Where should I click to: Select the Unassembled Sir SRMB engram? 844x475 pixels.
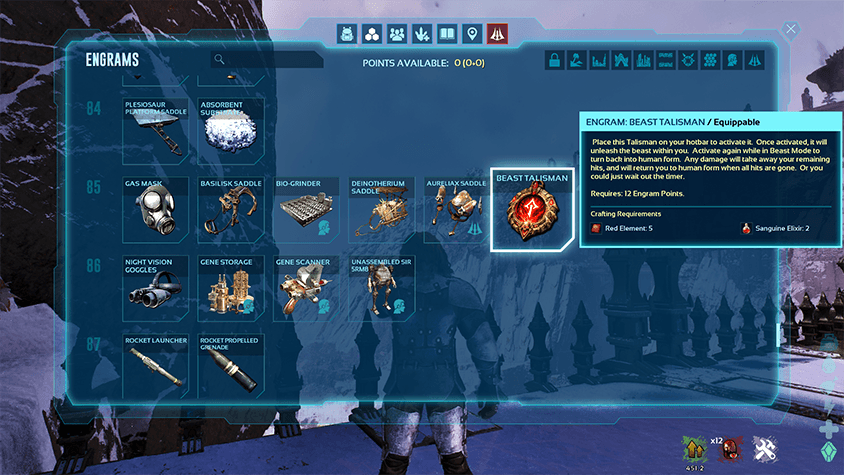point(381,289)
